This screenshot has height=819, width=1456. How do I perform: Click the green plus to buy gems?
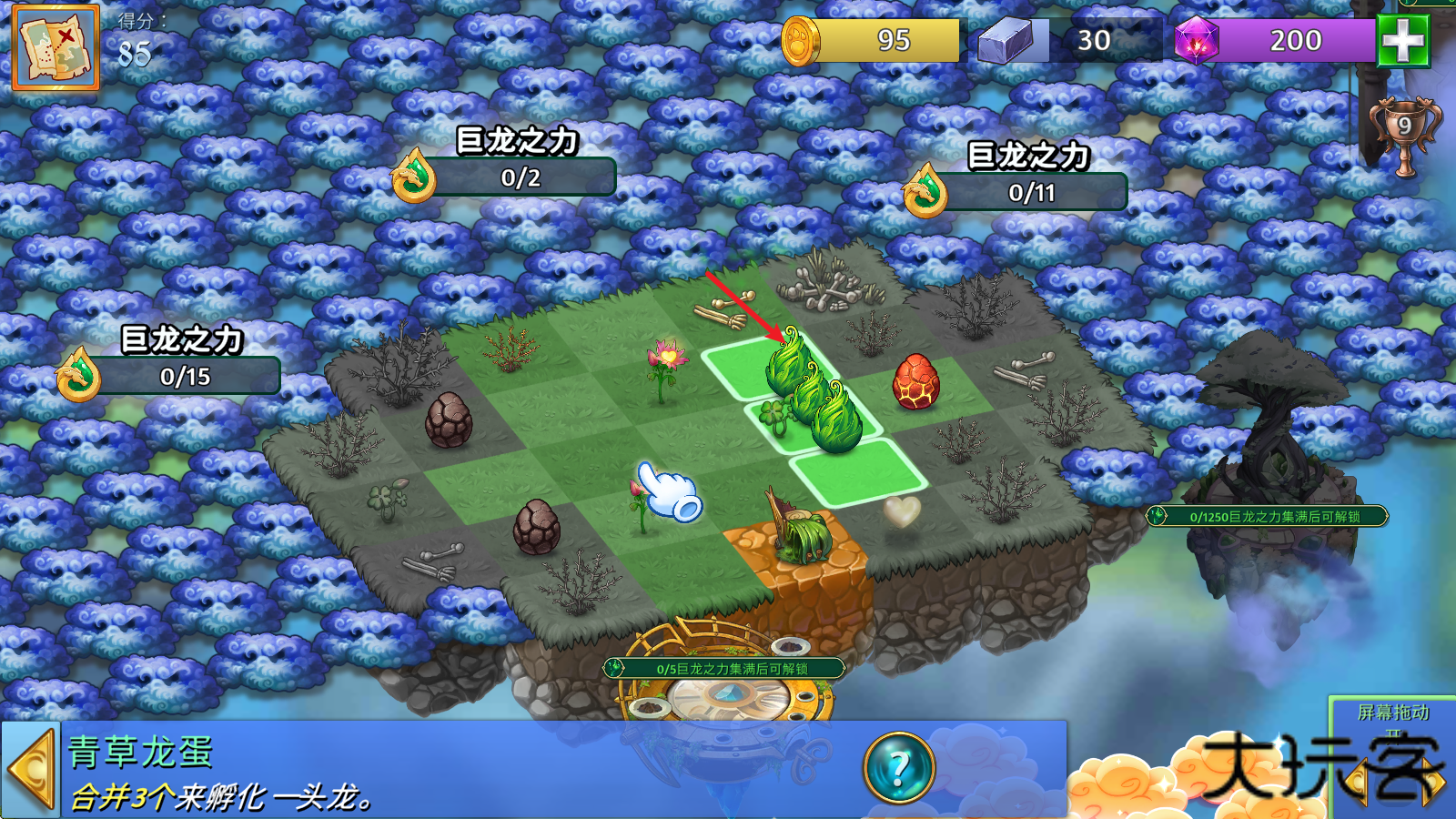(x=1403, y=40)
